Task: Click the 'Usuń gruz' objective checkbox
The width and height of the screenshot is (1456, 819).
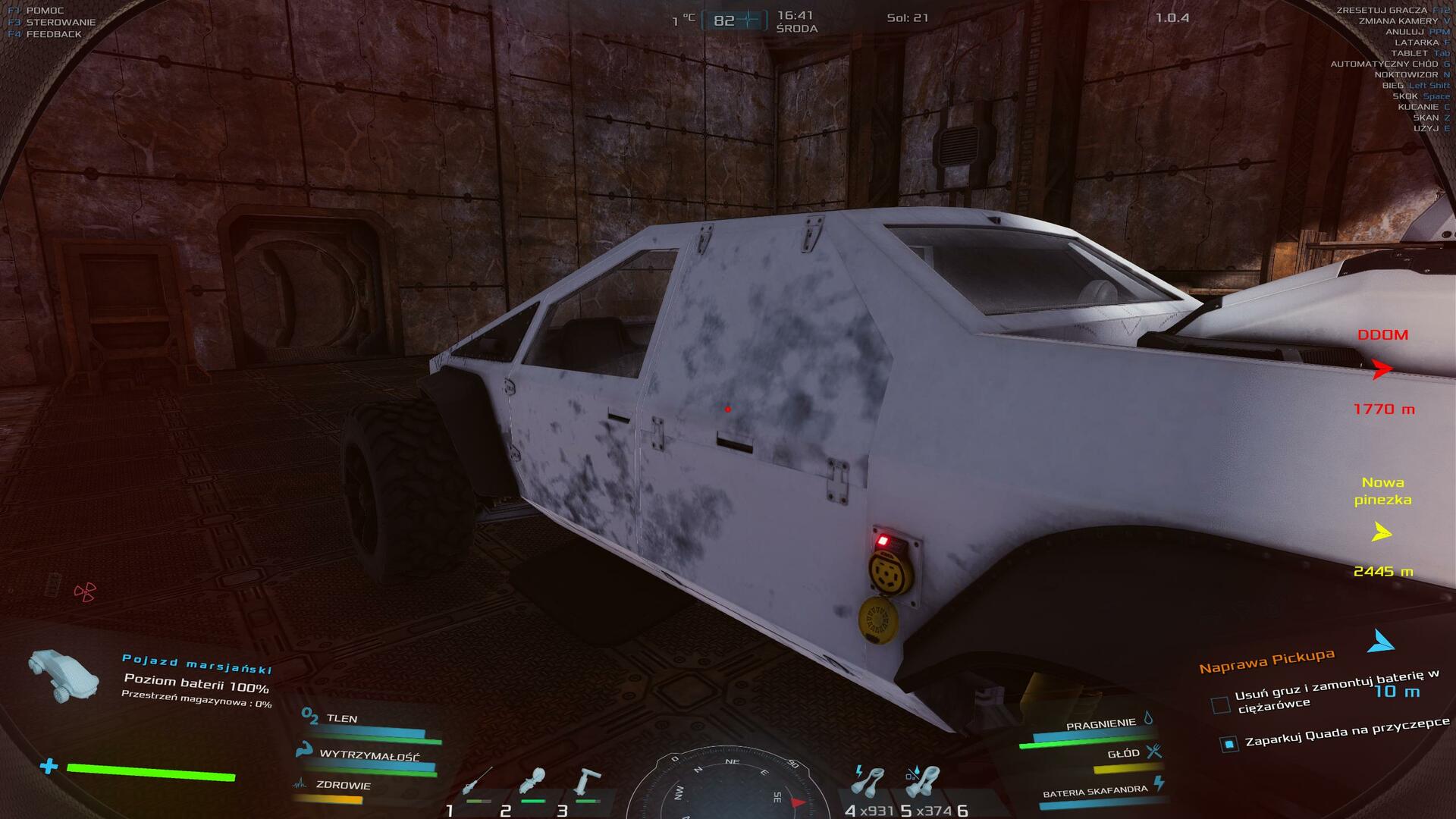Action: 1220,705
